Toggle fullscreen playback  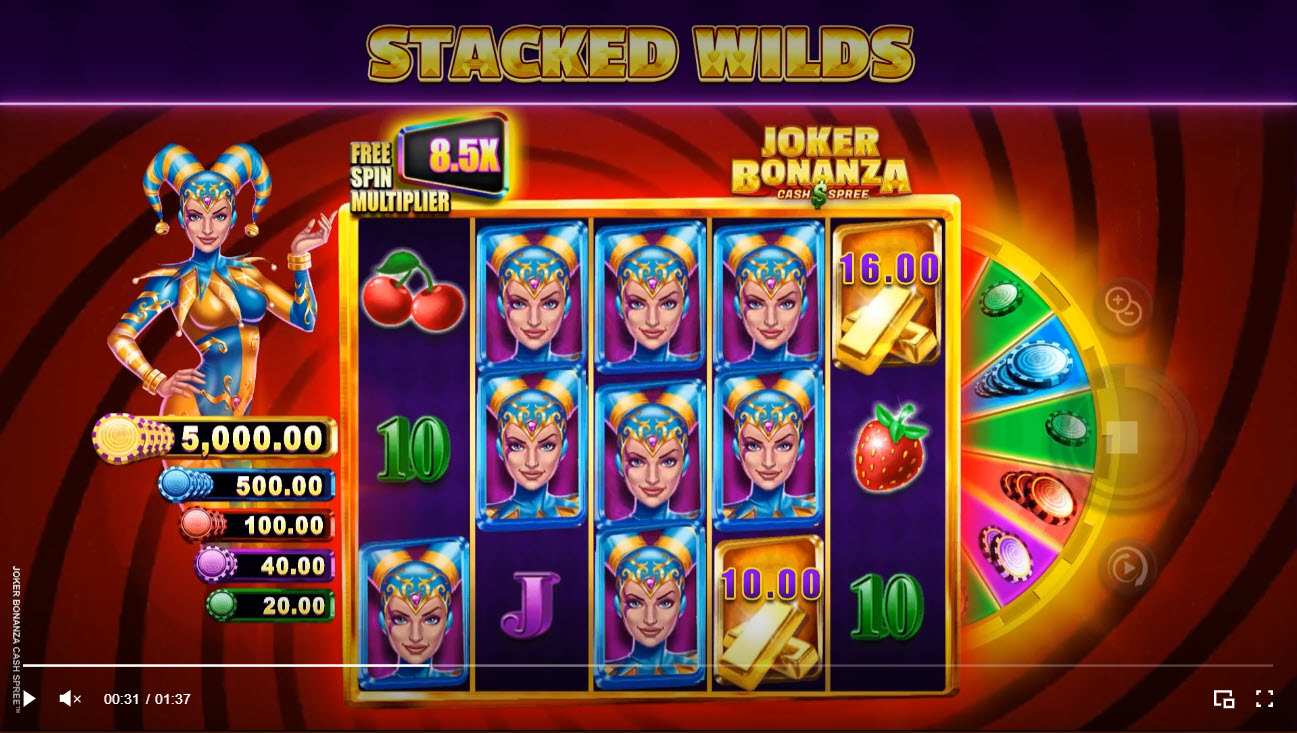1264,698
